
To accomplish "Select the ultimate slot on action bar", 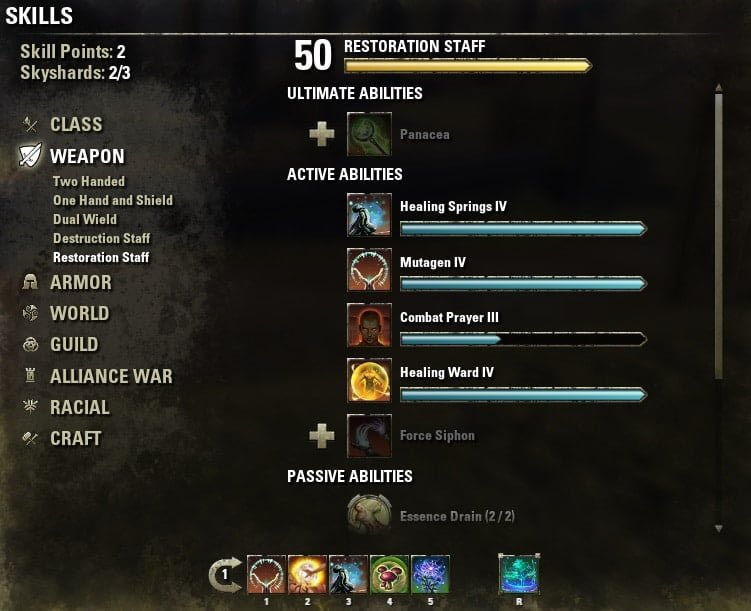I will (519, 574).
